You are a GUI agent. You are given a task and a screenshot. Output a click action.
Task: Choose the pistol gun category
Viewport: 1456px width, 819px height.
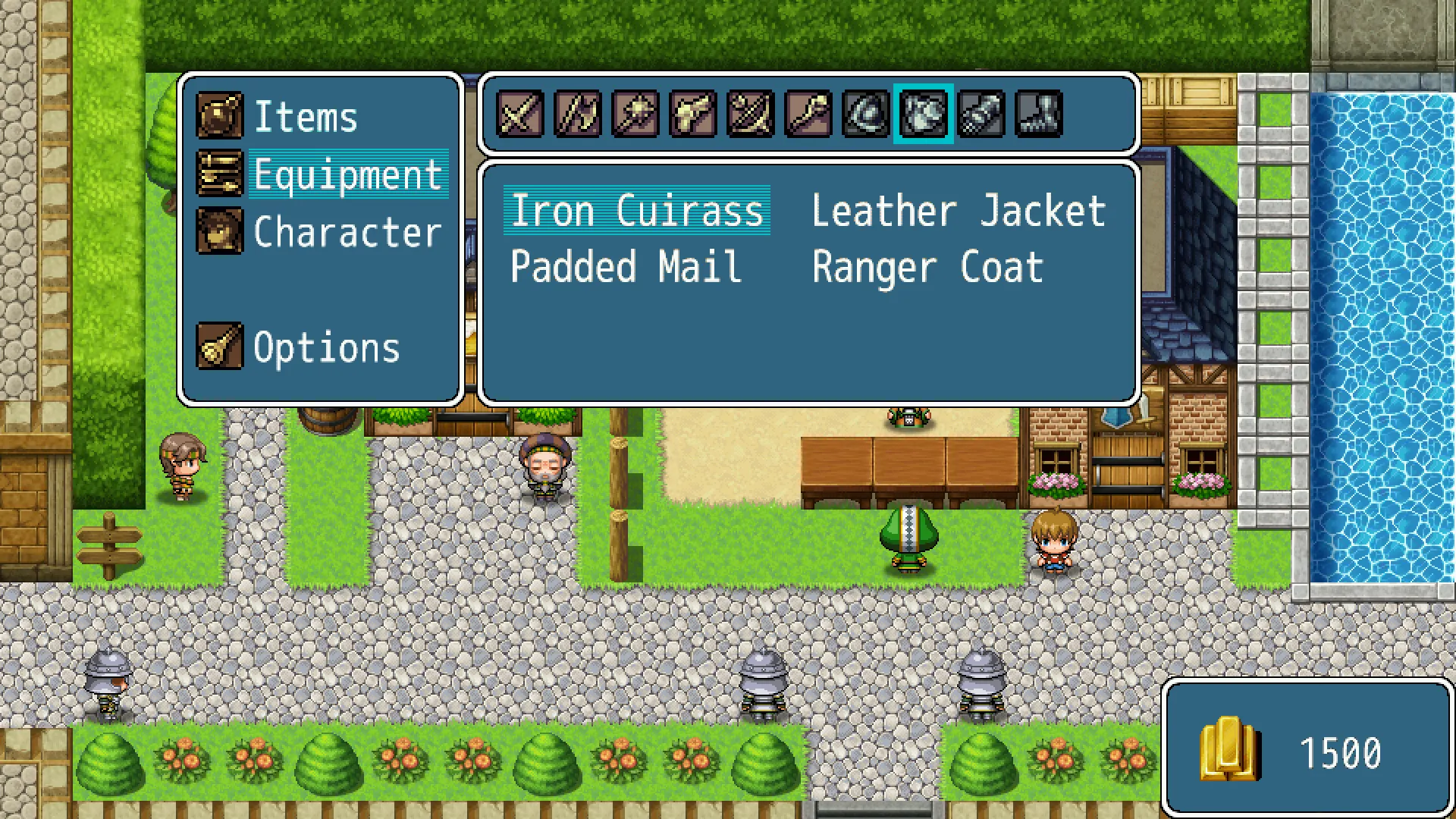coord(693,115)
